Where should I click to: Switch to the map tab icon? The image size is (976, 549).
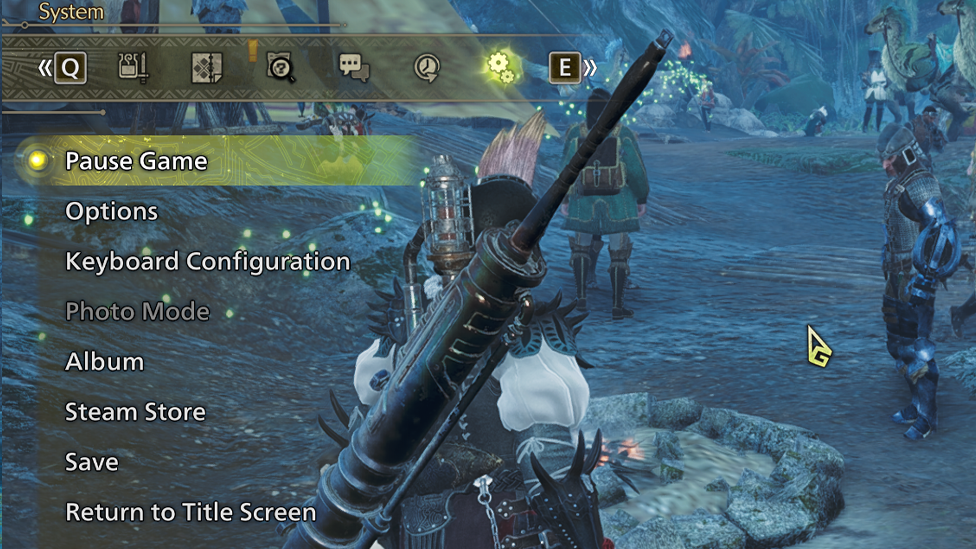(206, 68)
